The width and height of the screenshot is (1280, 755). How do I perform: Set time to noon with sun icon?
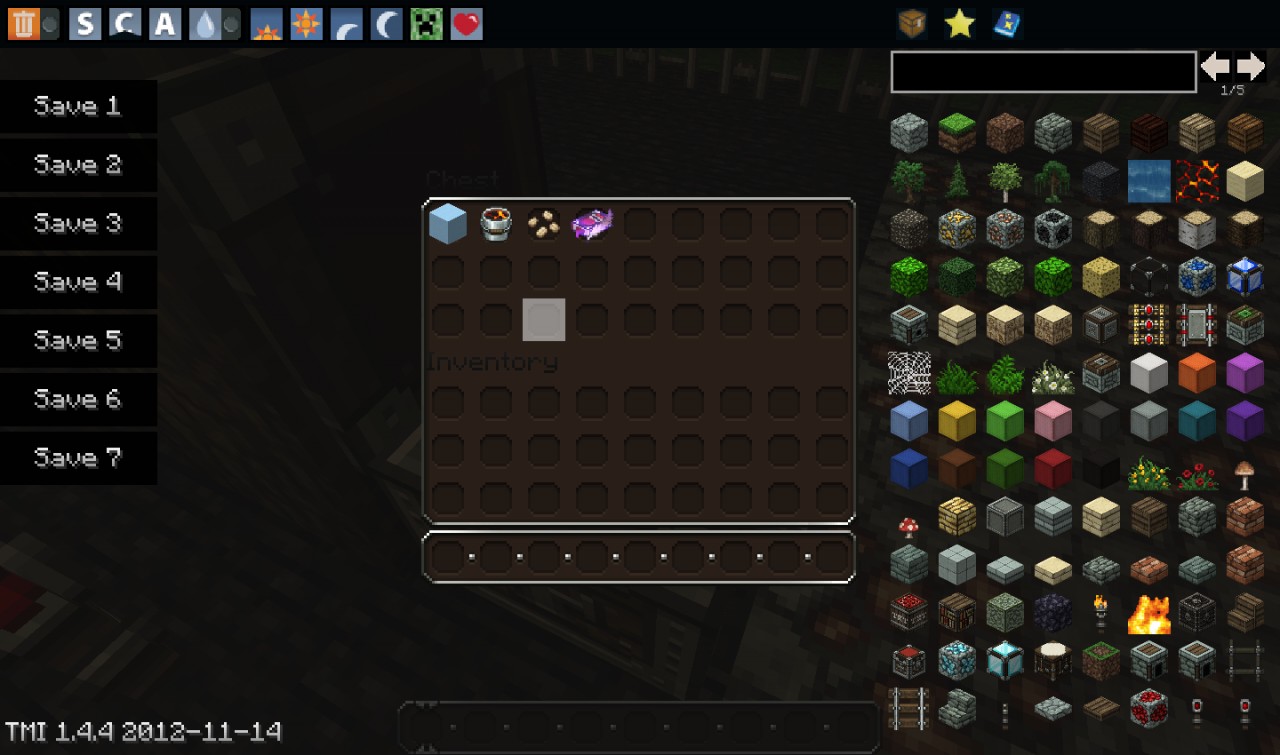pos(306,24)
